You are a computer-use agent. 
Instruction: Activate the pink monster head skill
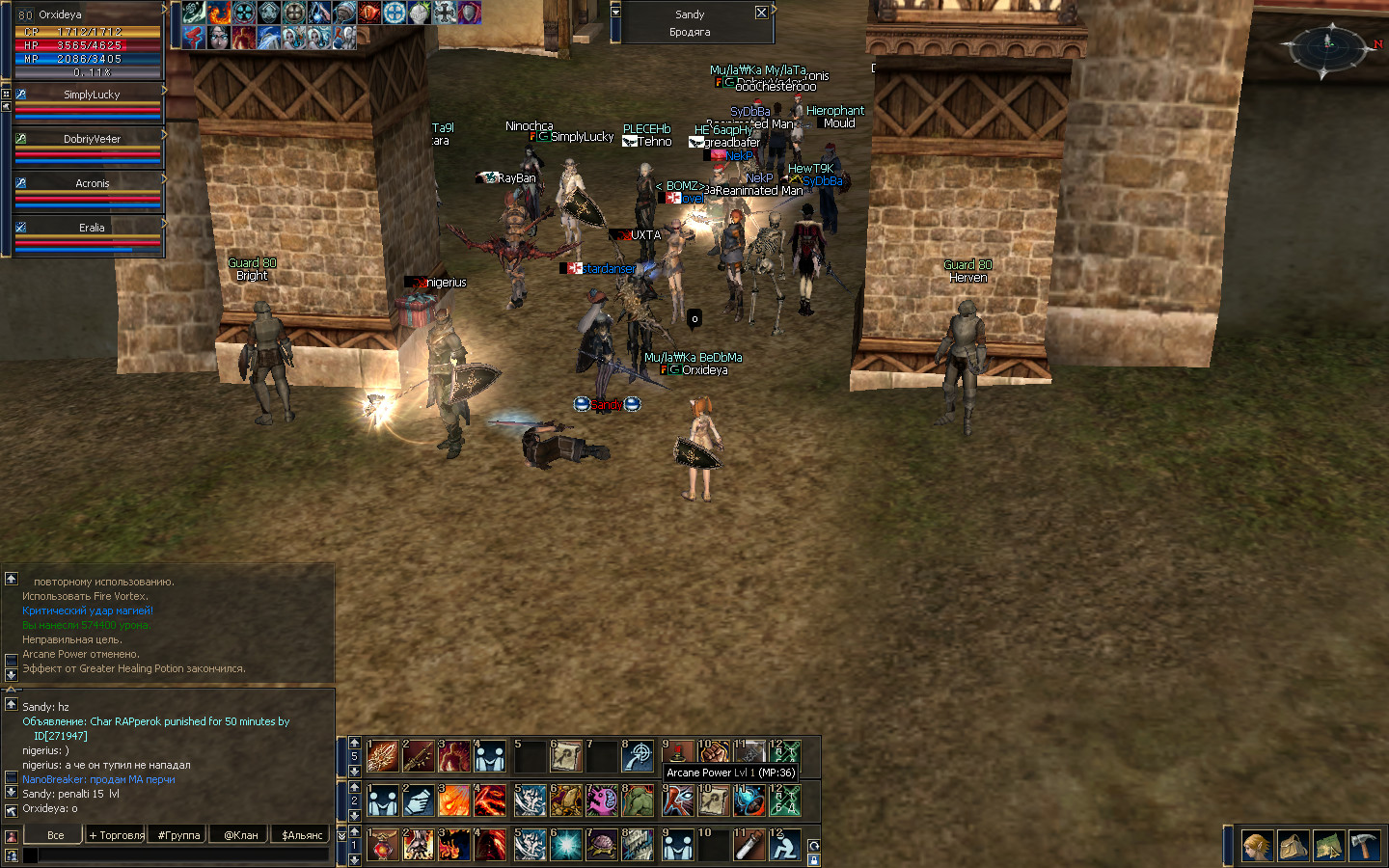click(x=602, y=800)
